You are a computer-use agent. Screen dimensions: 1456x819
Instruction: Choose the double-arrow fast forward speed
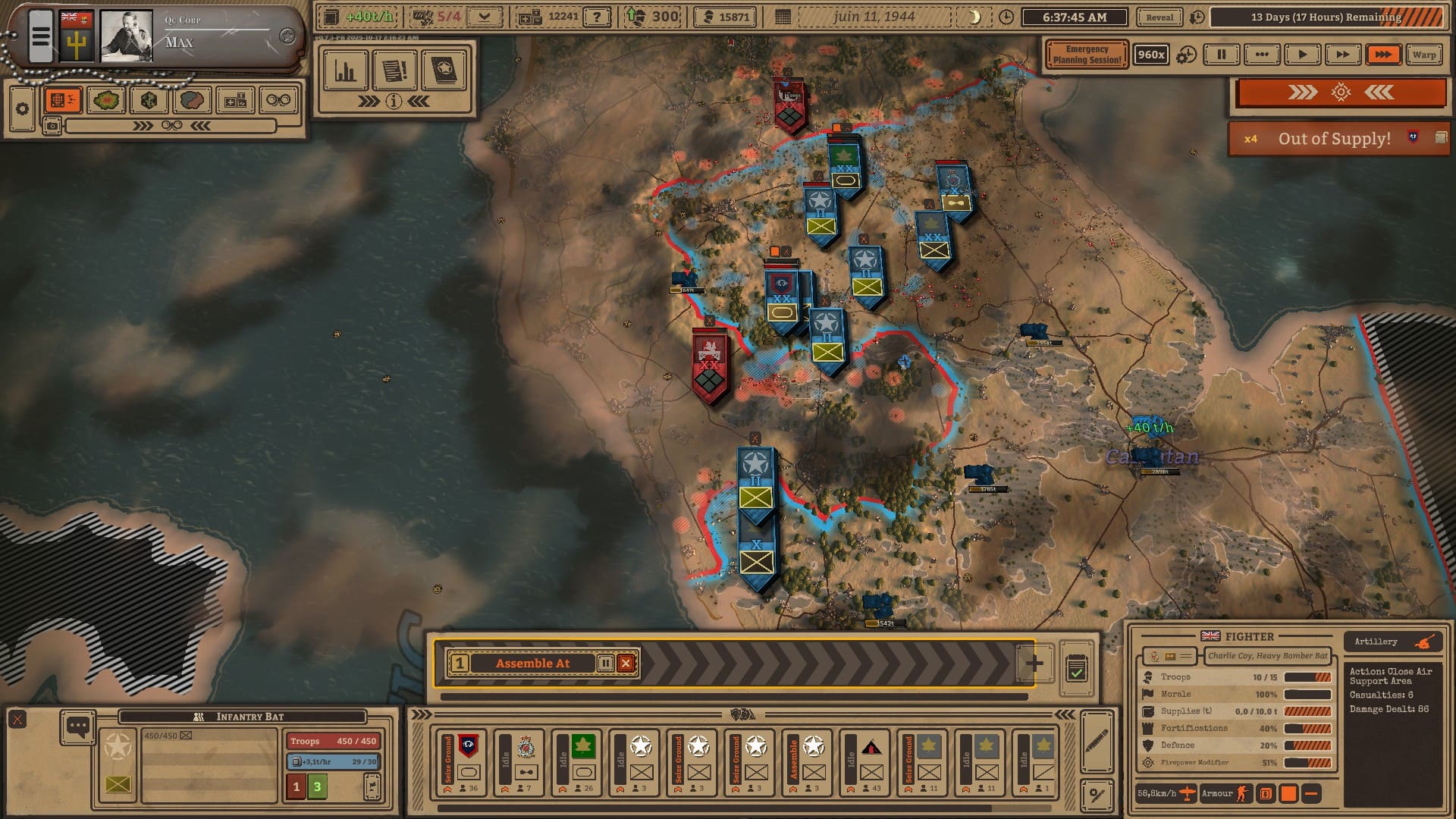click(x=1342, y=55)
